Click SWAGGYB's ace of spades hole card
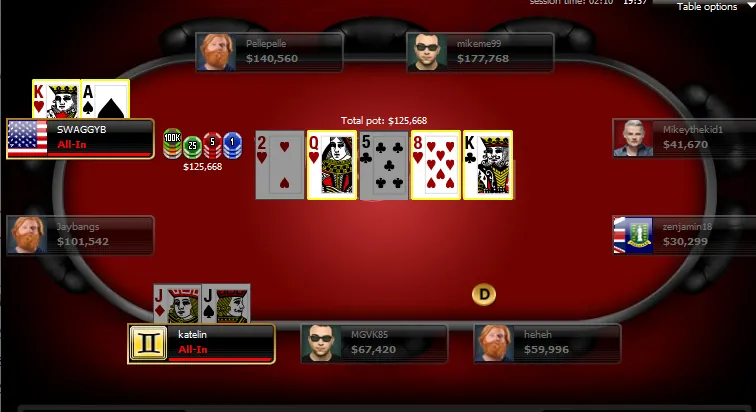This screenshot has height=412, width=756. coord(104,100)
